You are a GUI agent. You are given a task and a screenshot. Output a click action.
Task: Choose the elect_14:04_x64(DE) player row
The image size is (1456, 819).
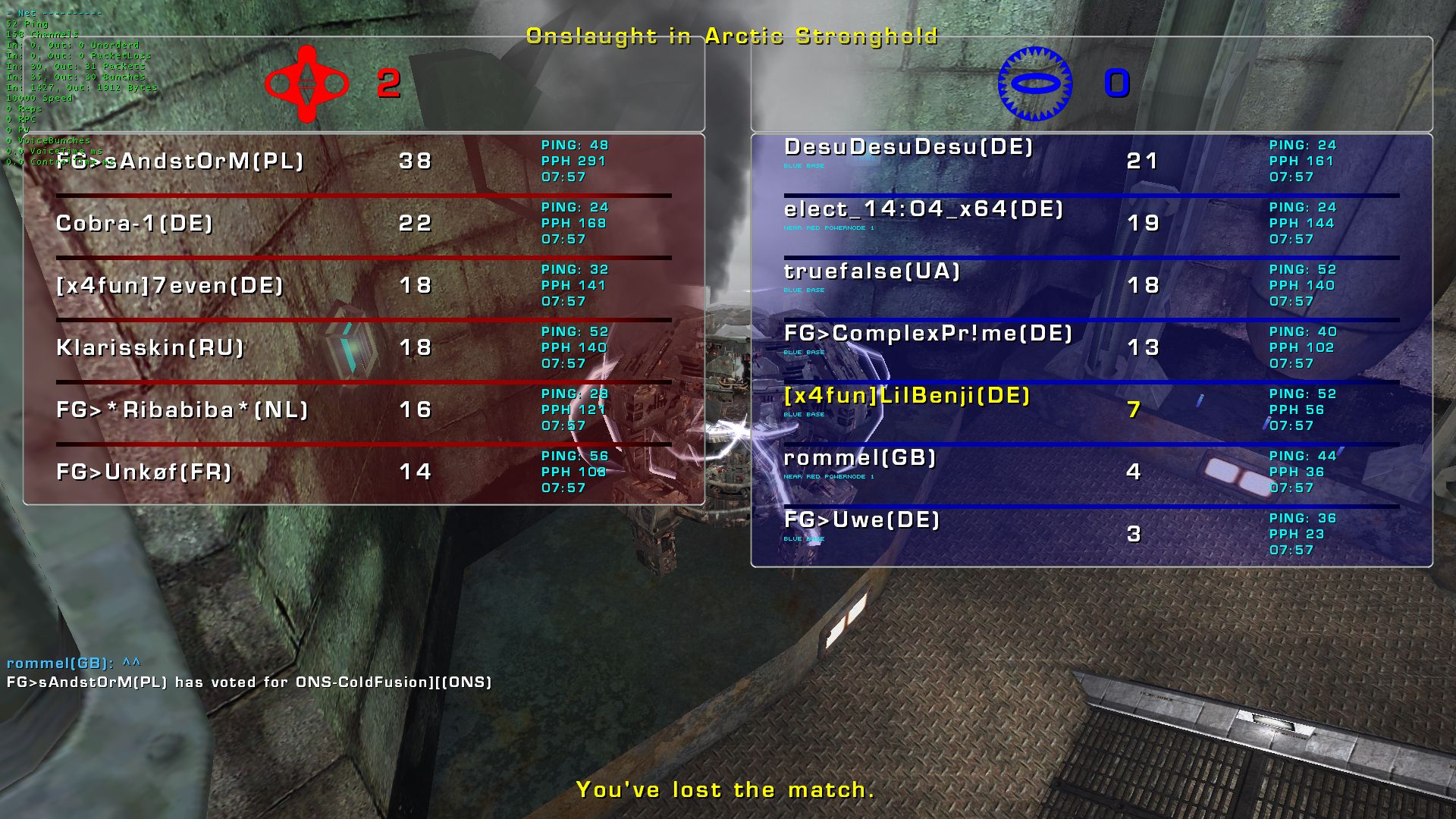(x=924, y=209)
